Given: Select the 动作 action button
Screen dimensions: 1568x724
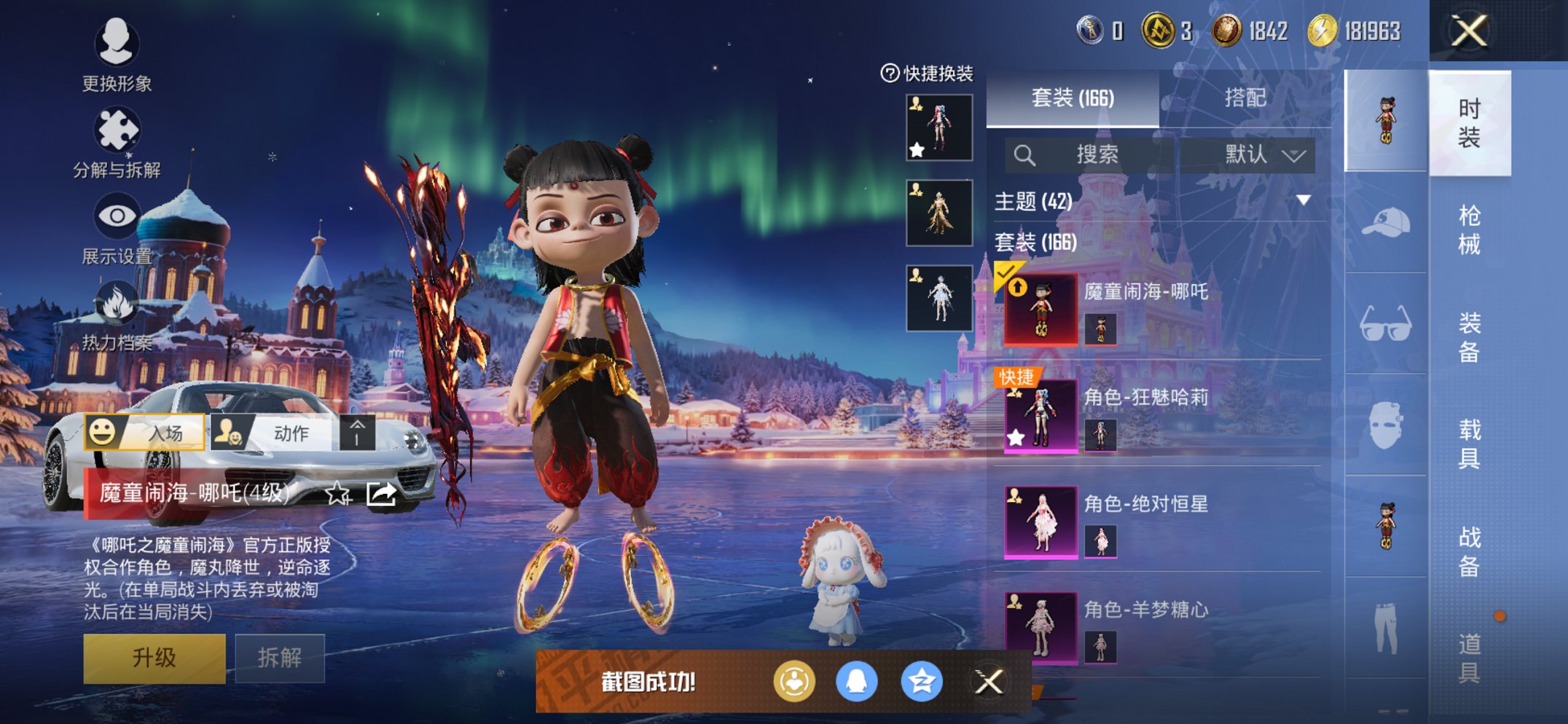Looking at the screenshot, I should [273, 433].
